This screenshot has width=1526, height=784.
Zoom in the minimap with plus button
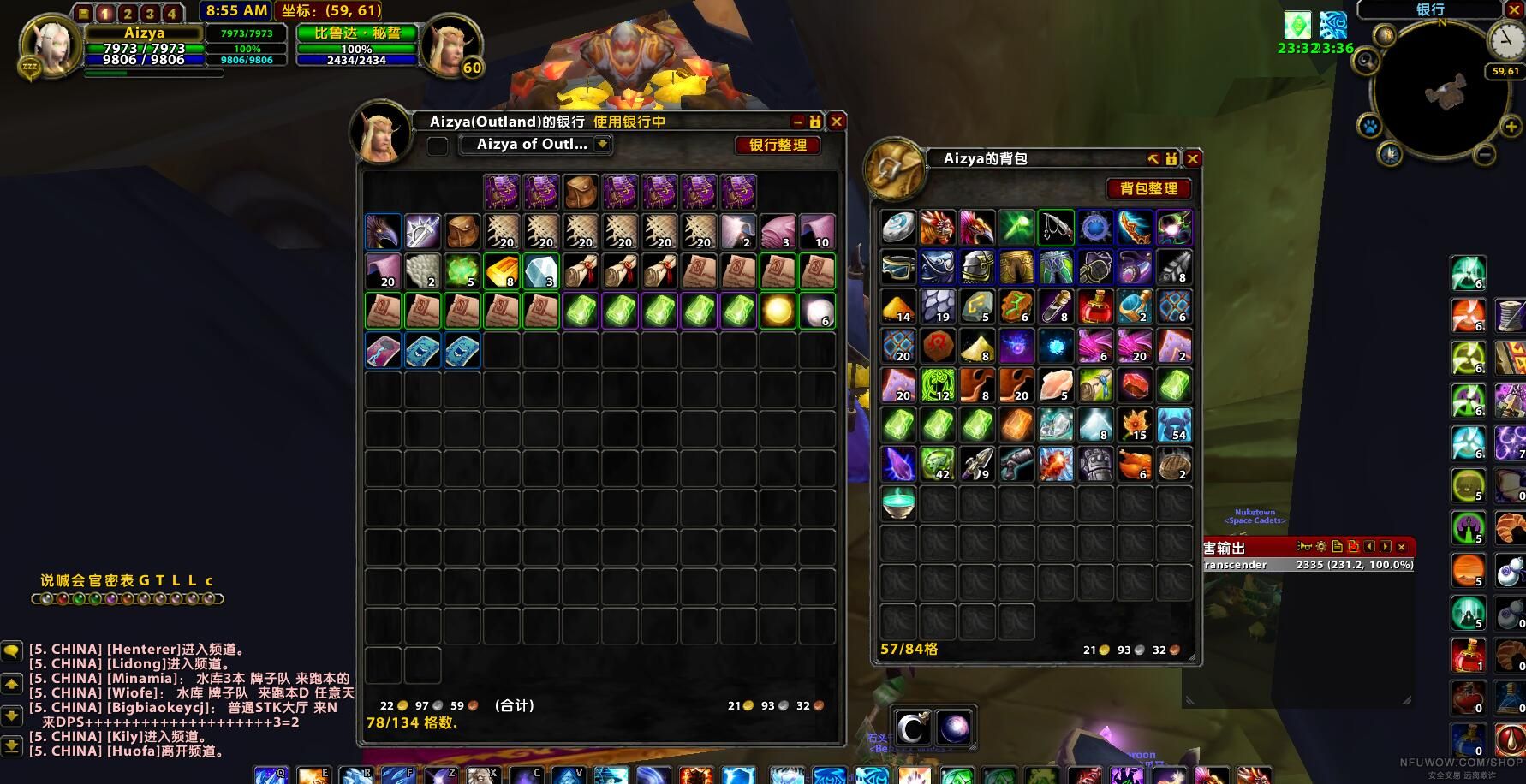pos(1511,128)
